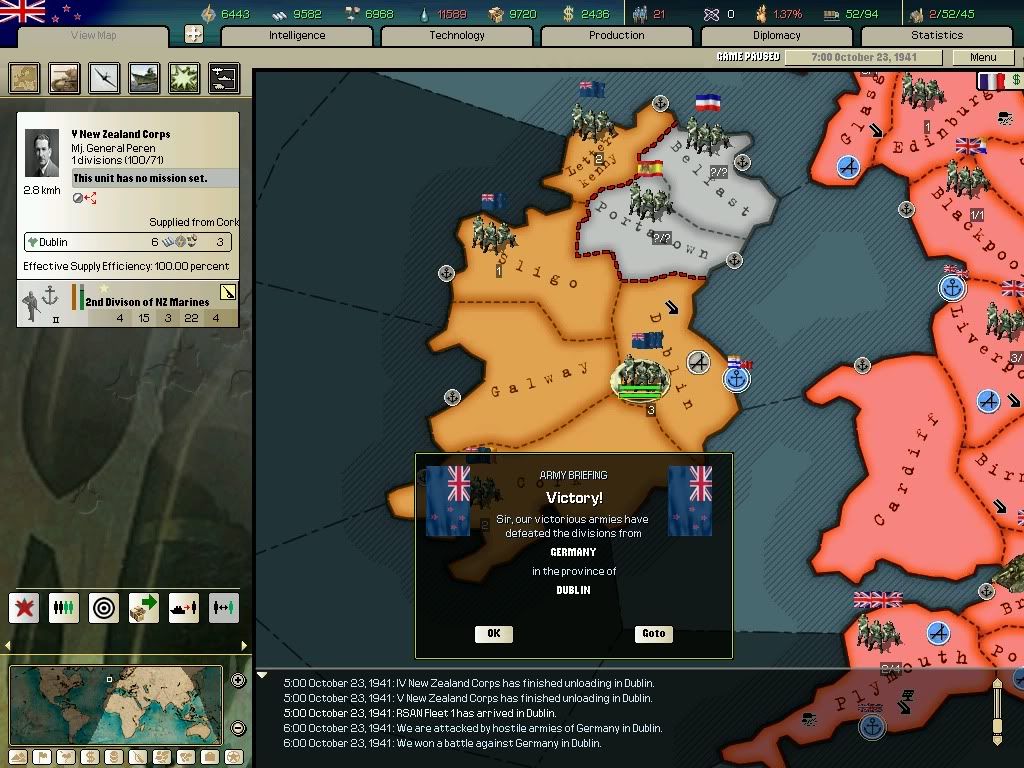Show naval units with the warship icon
Image resolution: width=1024 pixels, height=768 pixels.
click(x=144, y=78)
